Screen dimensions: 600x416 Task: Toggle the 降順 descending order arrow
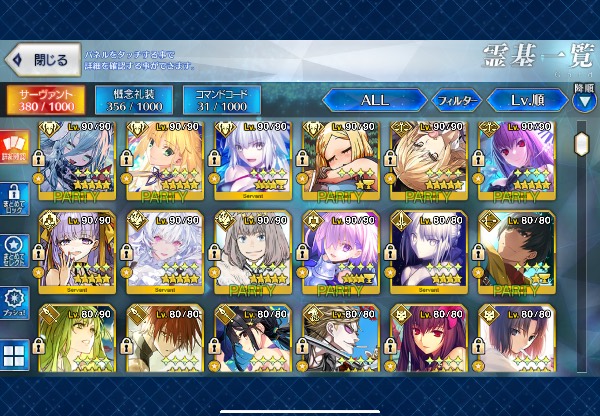[x=584, y=97]
